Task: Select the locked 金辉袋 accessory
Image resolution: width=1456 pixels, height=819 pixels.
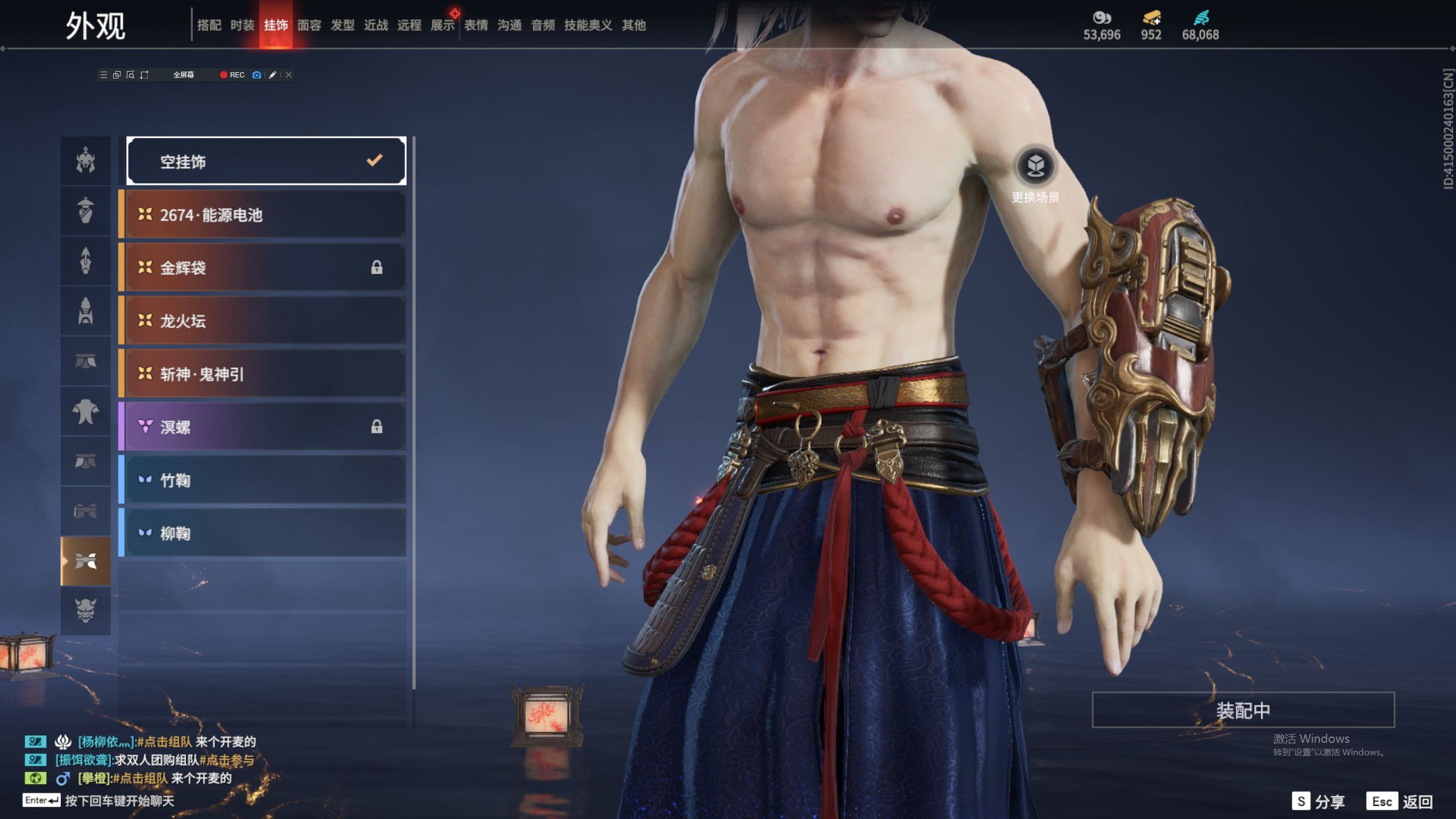Action: coord(266,268)
